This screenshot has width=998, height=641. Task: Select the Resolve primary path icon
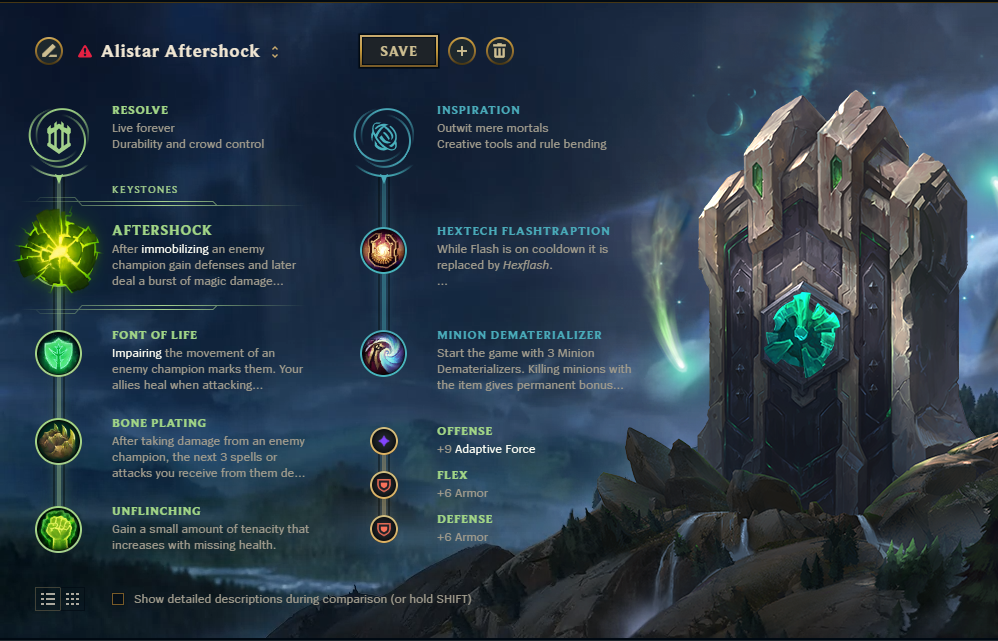(x=58, y=139)
